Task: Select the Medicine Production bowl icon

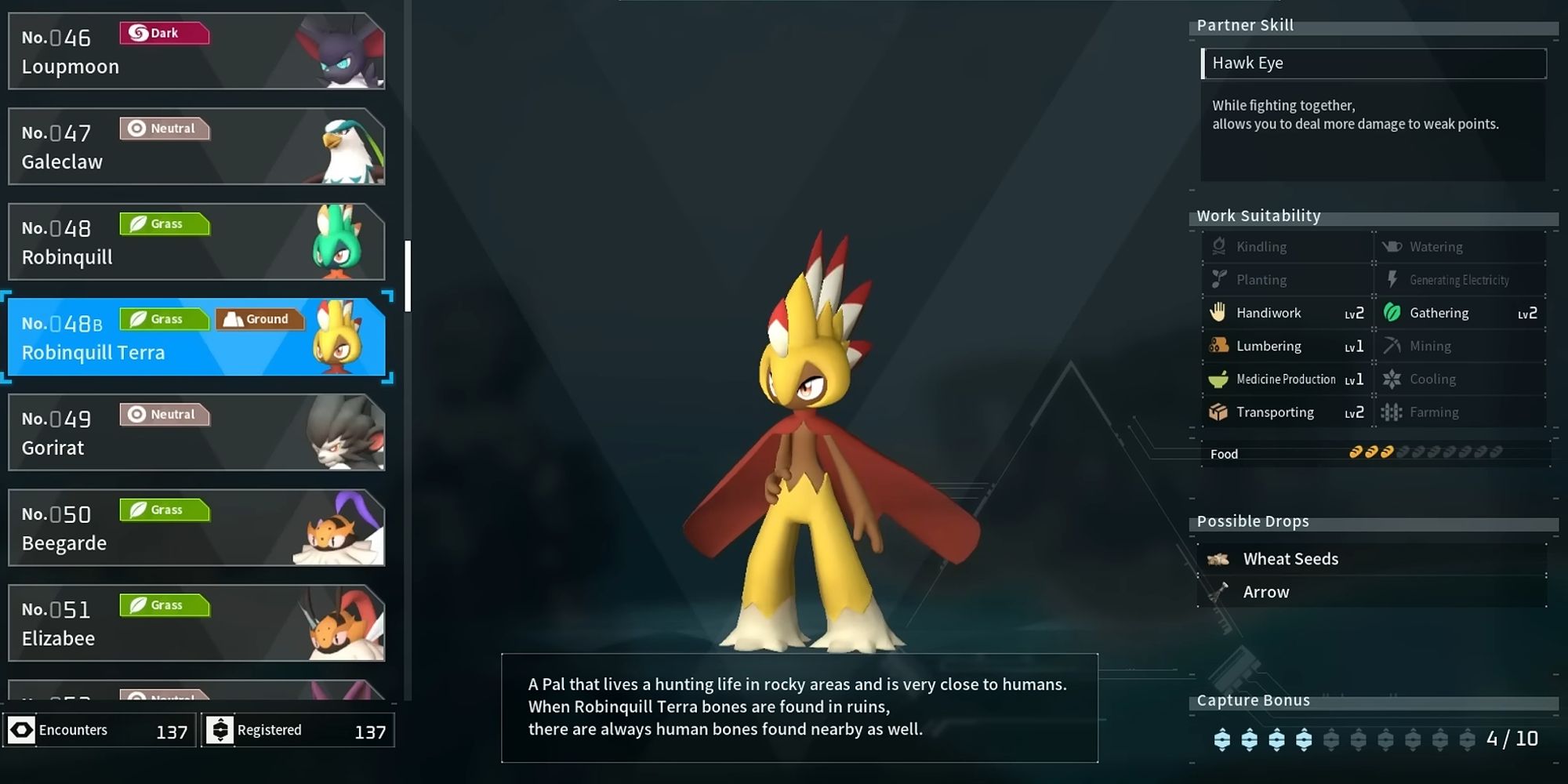Action: coord(1218,378)
